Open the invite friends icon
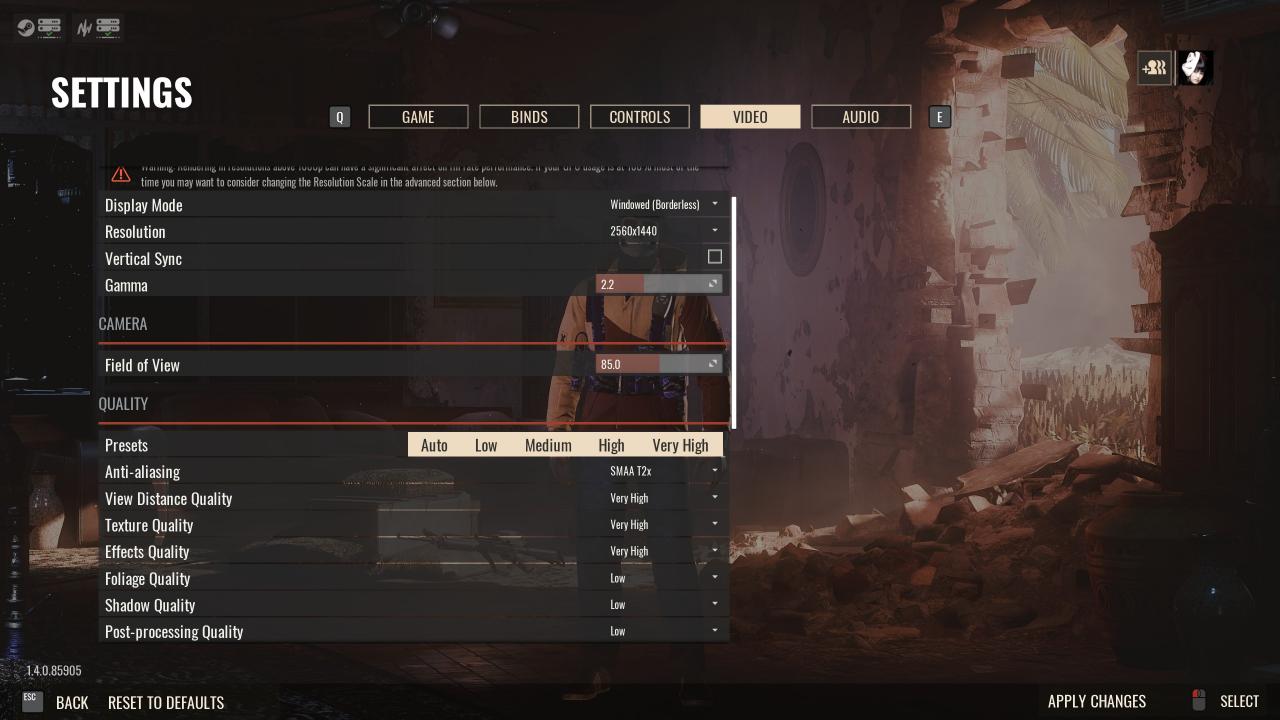The height and width of the screenshot is (720, 1280). (1154, 68)
